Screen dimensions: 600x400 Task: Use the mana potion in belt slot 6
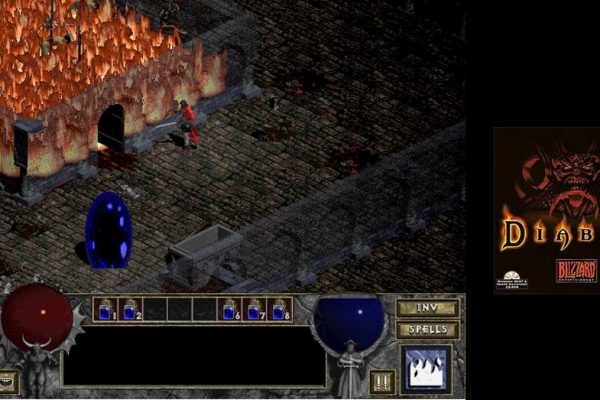tap(231, 310)
